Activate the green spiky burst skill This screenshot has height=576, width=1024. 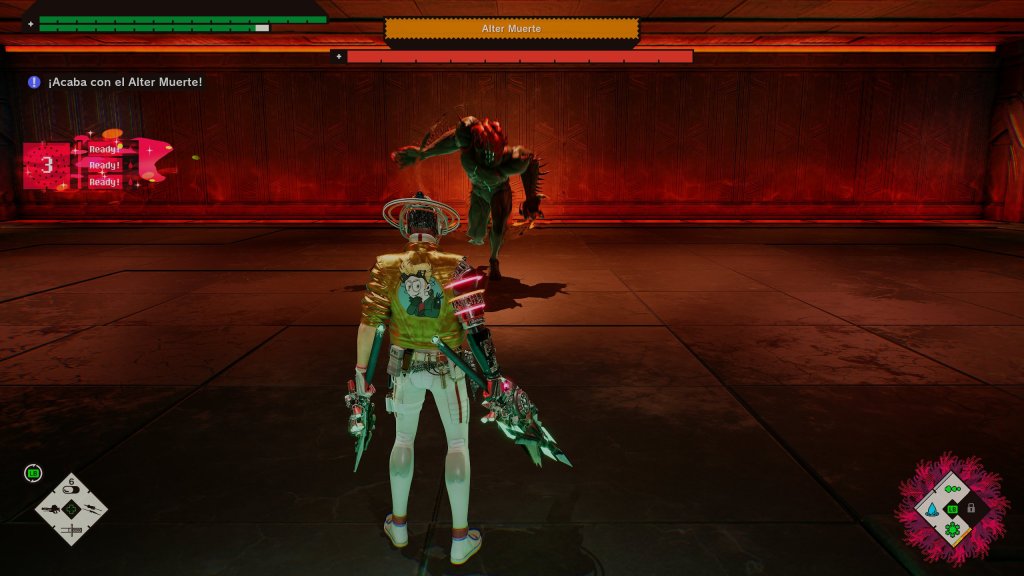tap(952, 528)
